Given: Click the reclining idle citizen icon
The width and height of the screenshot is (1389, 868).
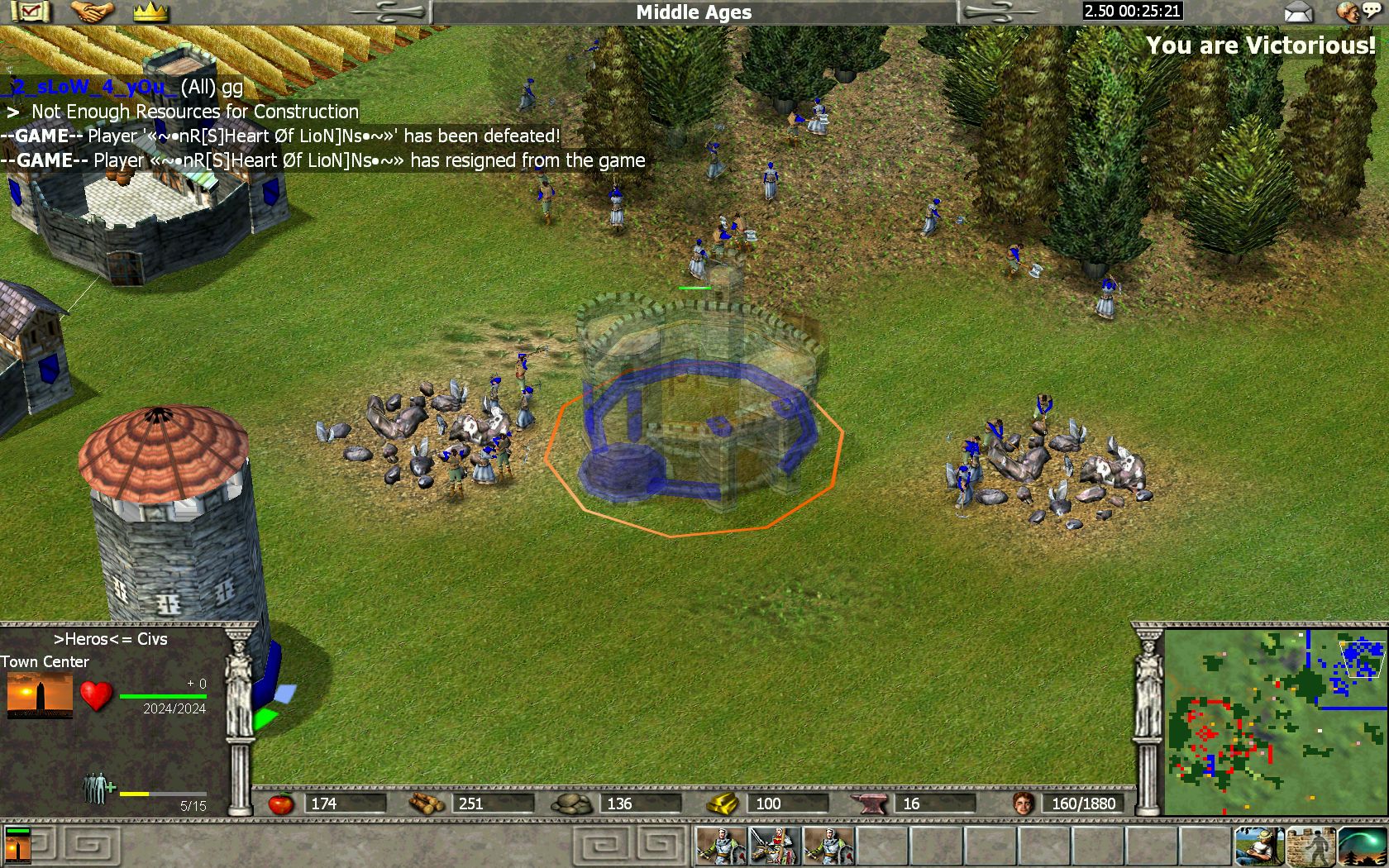Looking at the screenshot, I should click(1259, 846).
